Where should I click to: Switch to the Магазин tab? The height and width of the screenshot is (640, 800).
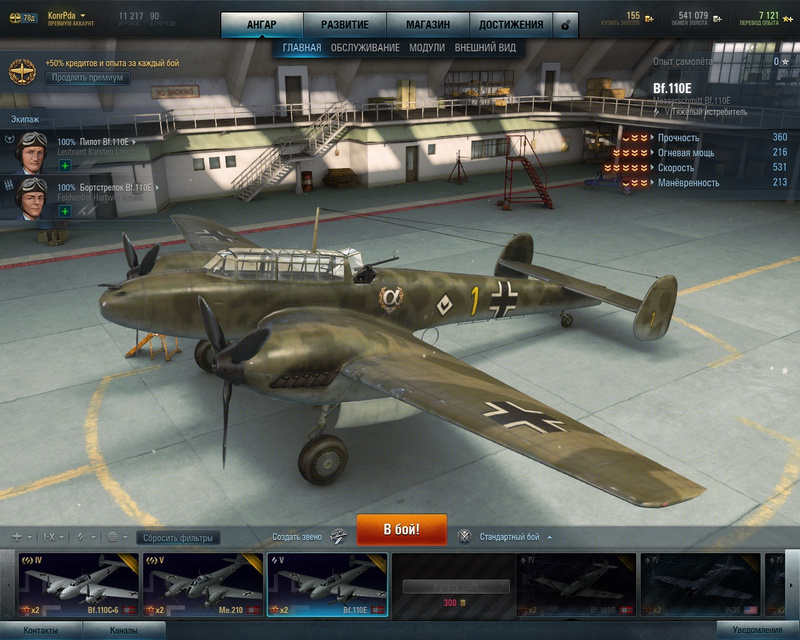pyautogui.click(x=427, y=24)
